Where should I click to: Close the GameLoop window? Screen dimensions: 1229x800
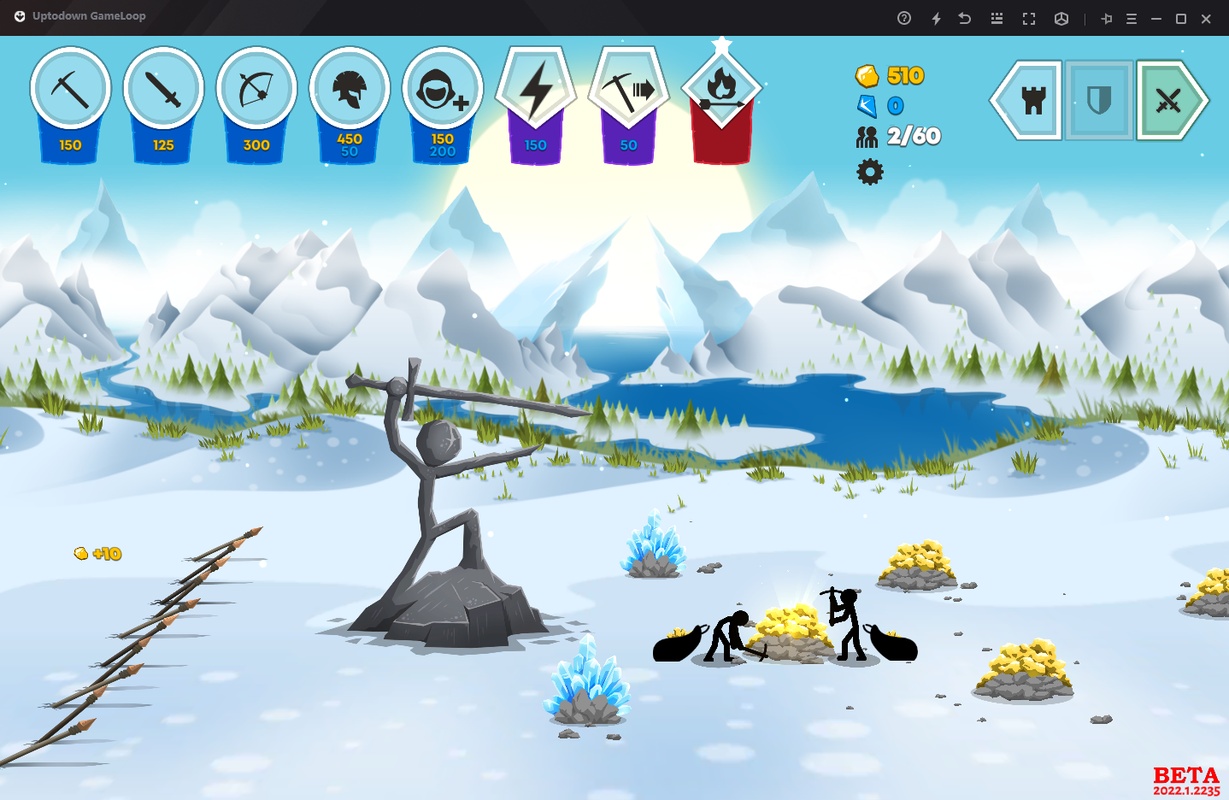1206,18
